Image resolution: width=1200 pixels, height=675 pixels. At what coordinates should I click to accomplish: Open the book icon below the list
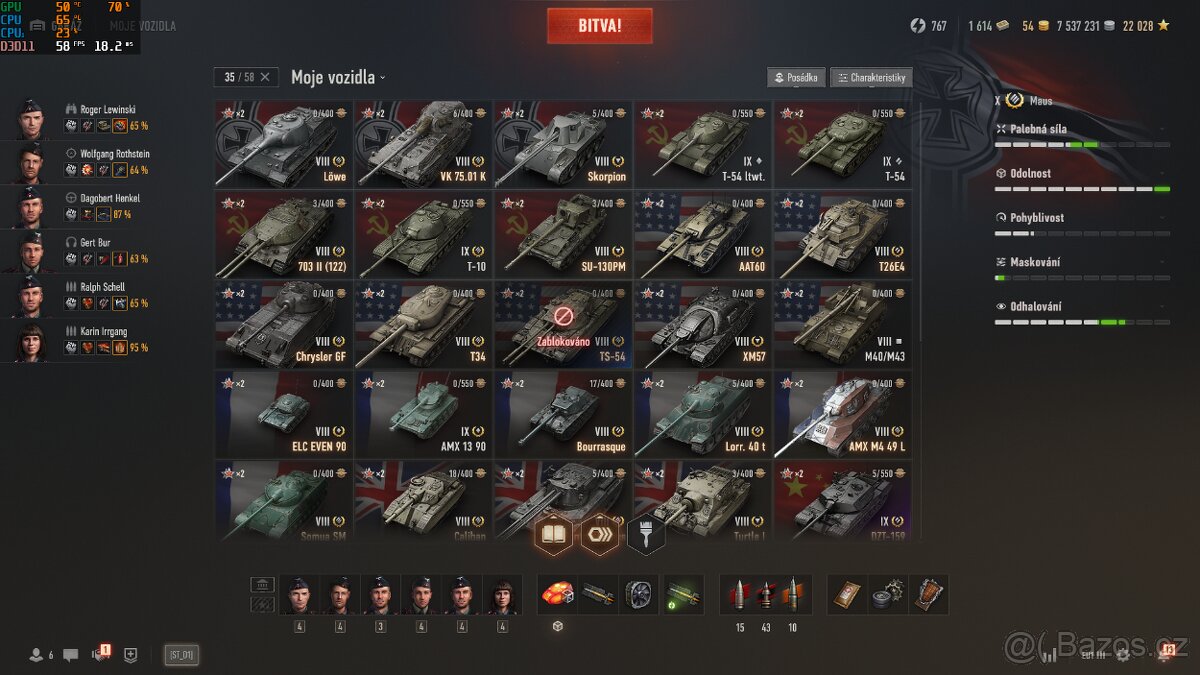click(x=553, y=534)
